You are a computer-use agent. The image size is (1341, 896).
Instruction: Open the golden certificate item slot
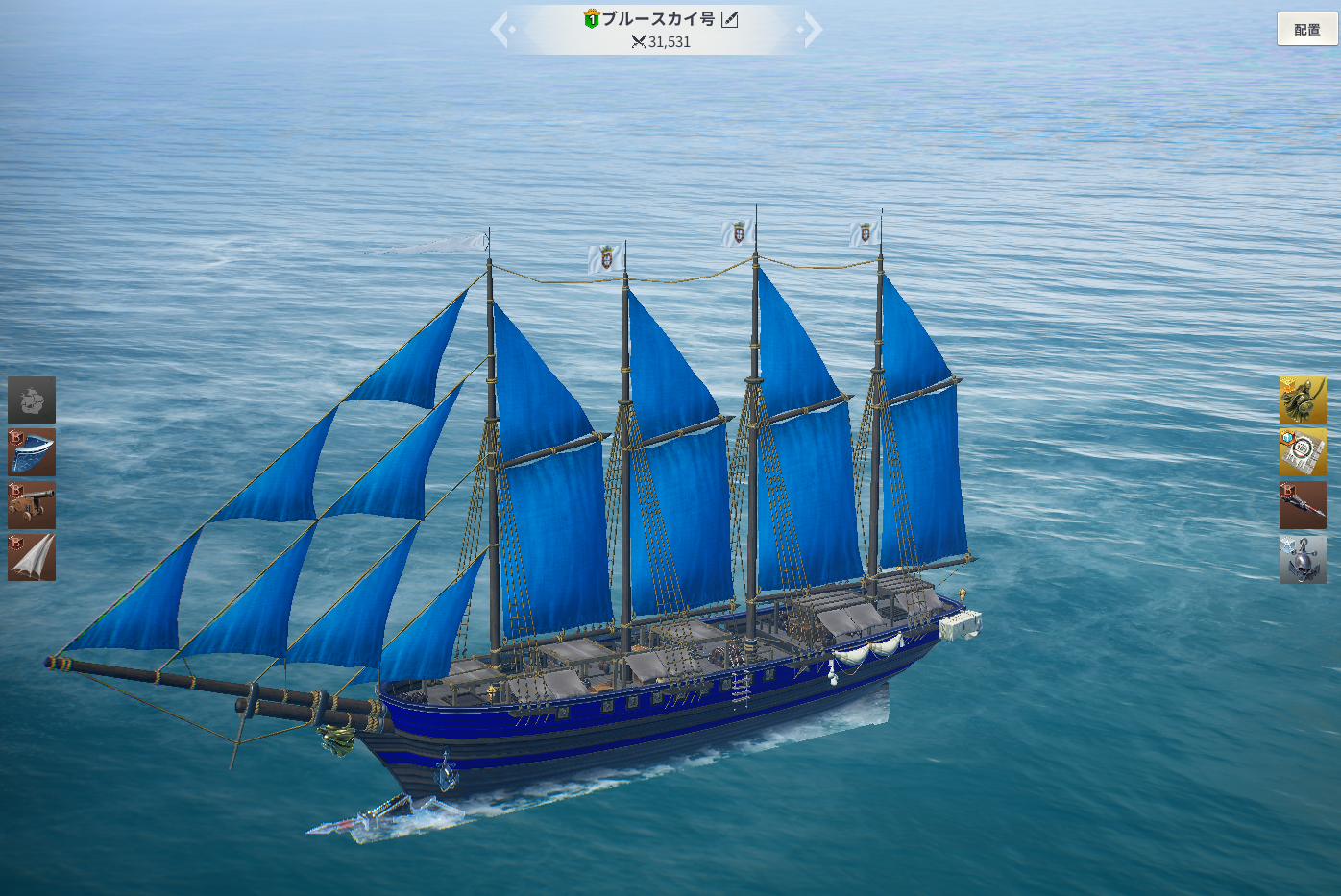point(1303,452)
